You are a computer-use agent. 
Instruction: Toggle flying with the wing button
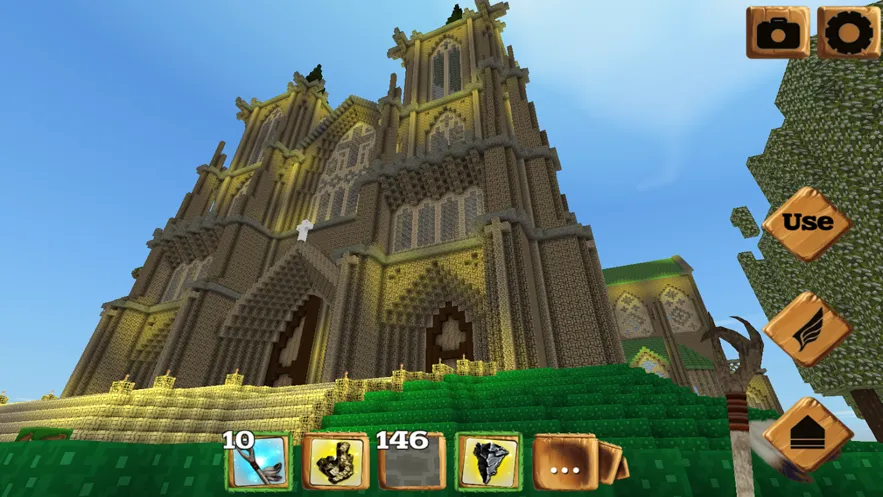click(807, 329)
